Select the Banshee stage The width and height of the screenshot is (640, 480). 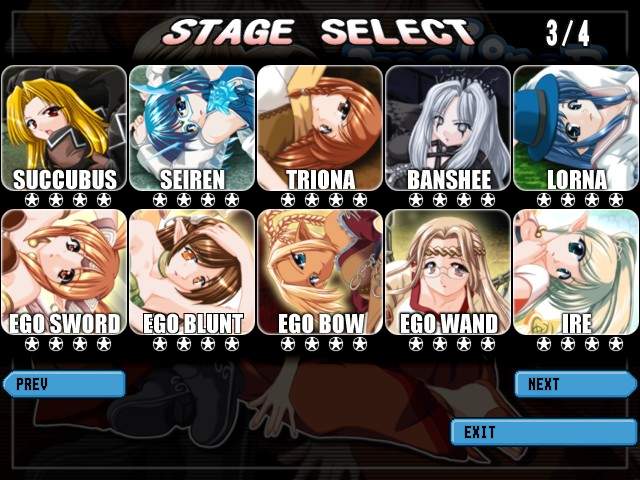point(448,128)
